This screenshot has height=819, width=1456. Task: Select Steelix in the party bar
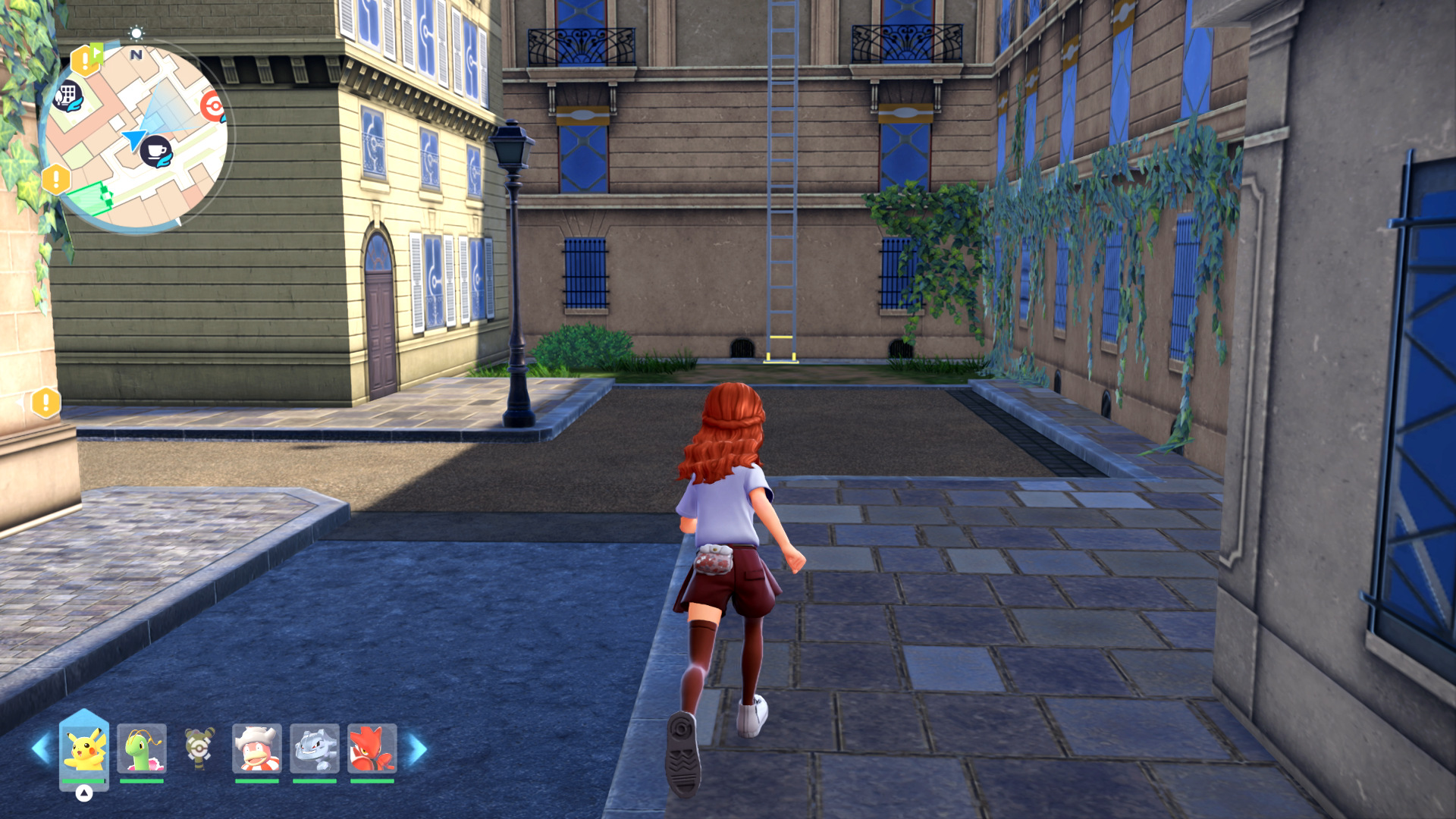[315, 748]
